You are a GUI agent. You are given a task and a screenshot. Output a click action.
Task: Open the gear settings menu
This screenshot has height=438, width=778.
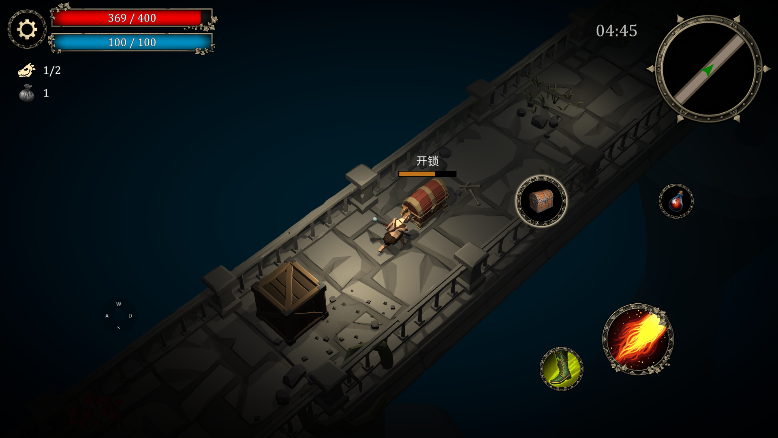27,29
